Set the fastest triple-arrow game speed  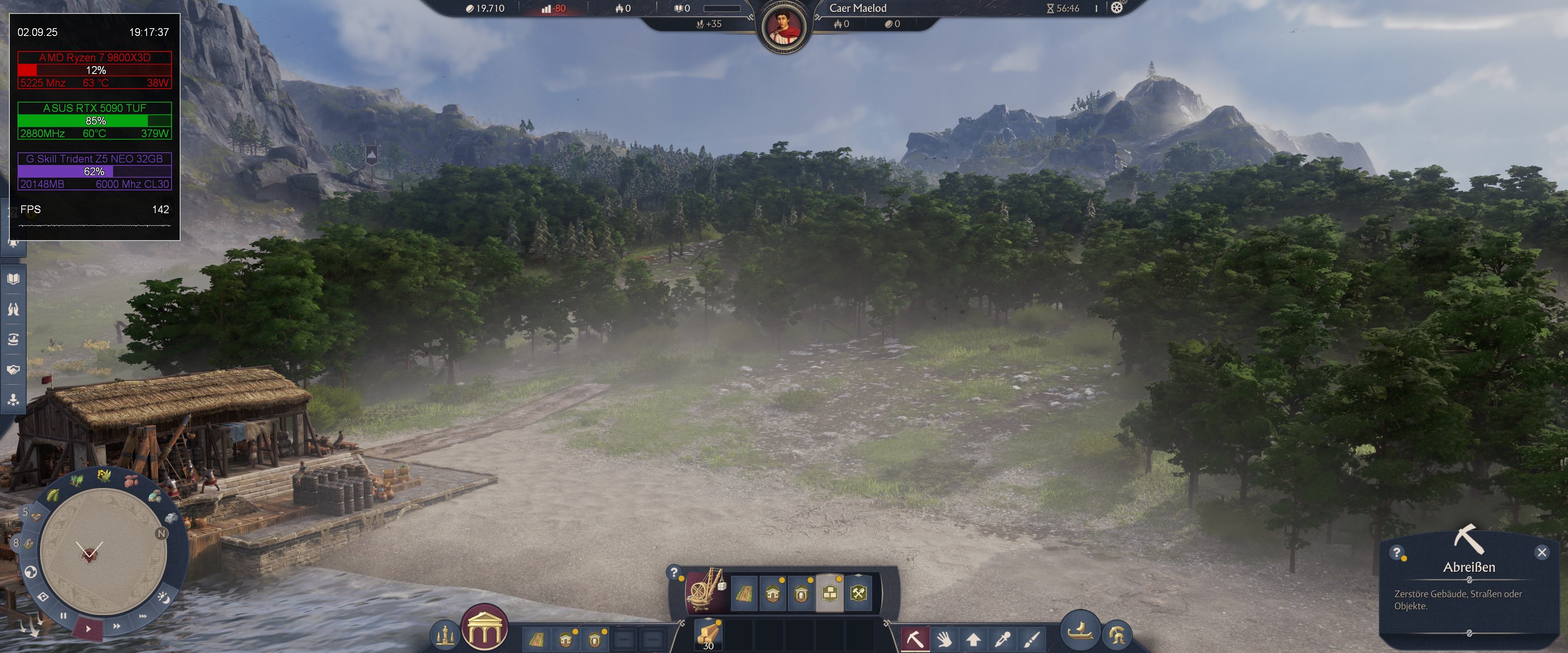click(143, 616)
